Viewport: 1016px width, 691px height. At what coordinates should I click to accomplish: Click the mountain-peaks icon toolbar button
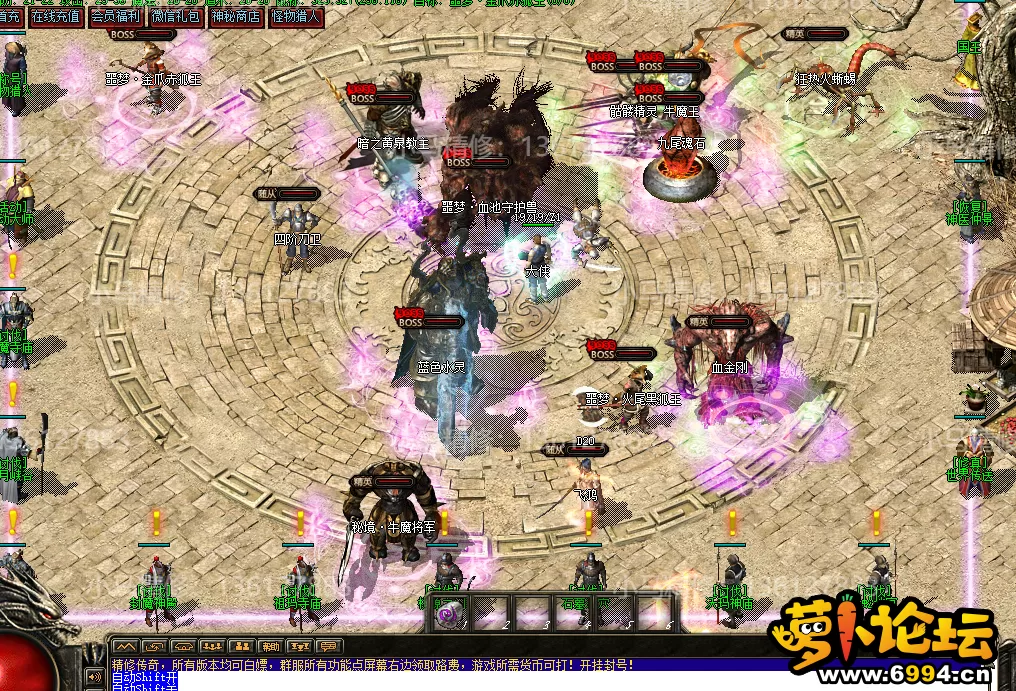(x=125, y=646)
